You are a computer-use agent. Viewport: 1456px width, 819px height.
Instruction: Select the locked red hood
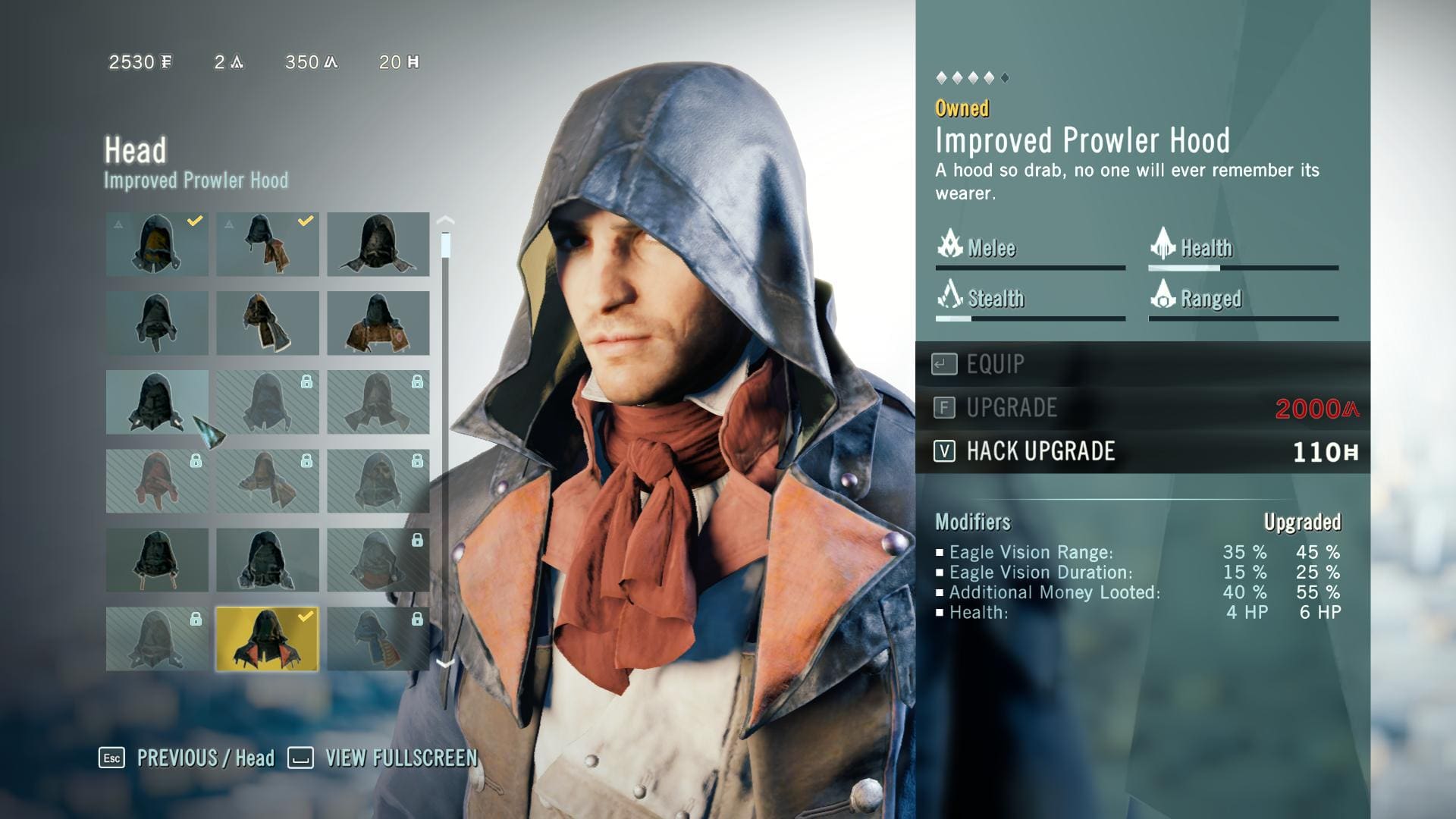point(157,481)
